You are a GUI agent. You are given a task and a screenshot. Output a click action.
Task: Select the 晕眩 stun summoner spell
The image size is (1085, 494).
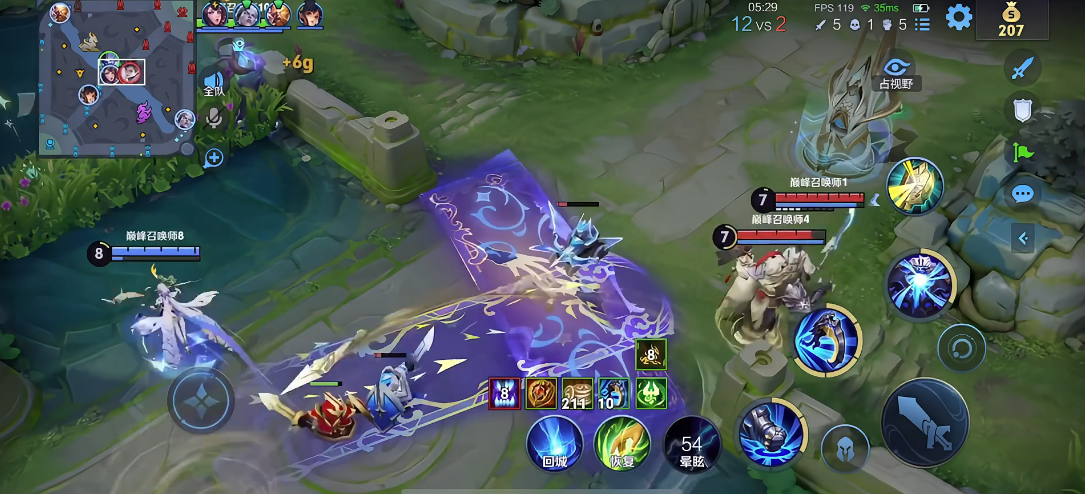coord(691,446)
